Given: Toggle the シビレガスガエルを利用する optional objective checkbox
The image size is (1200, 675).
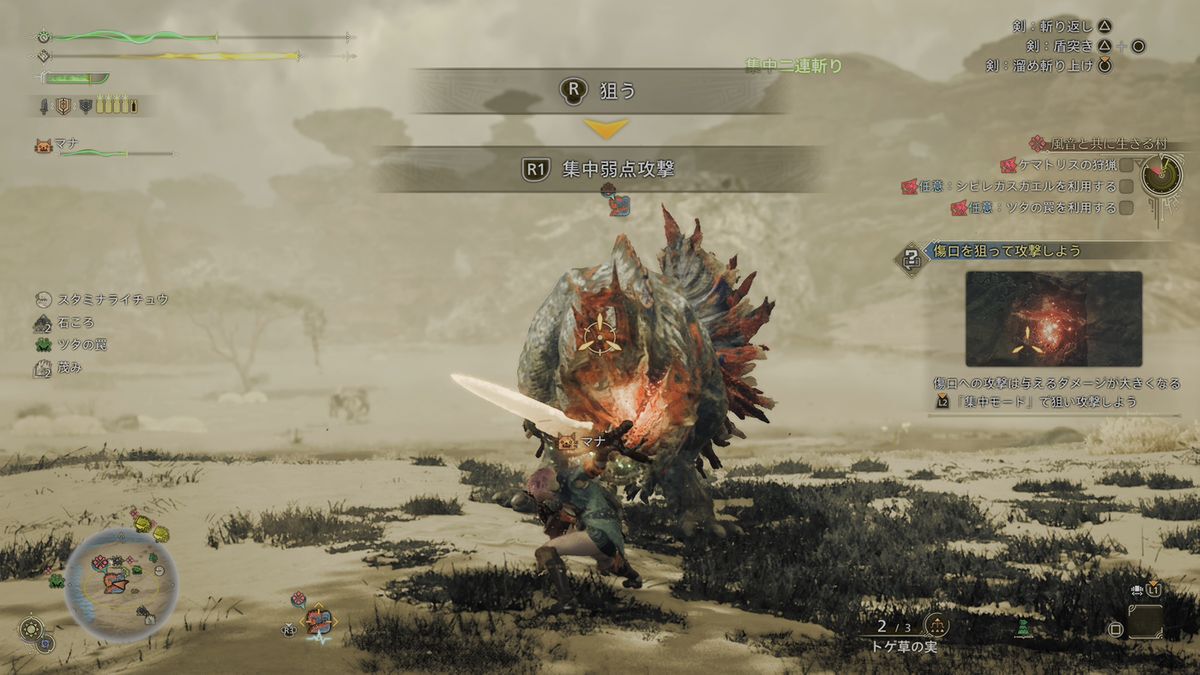Looking at the screenshot, I should click(1127, 186).
